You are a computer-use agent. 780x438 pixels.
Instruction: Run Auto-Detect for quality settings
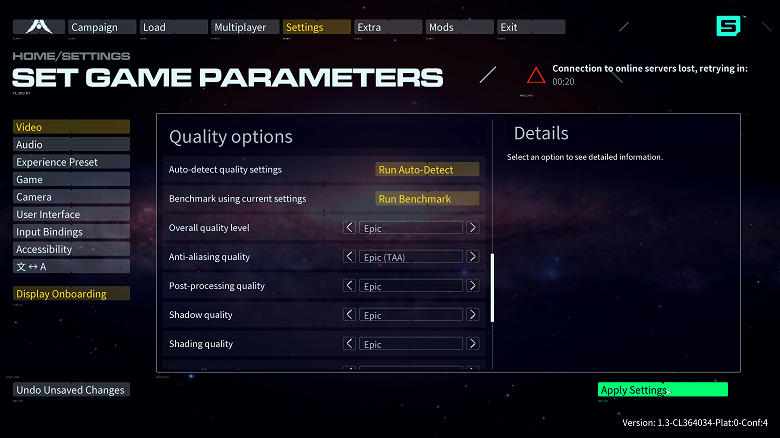coord(427,170)
